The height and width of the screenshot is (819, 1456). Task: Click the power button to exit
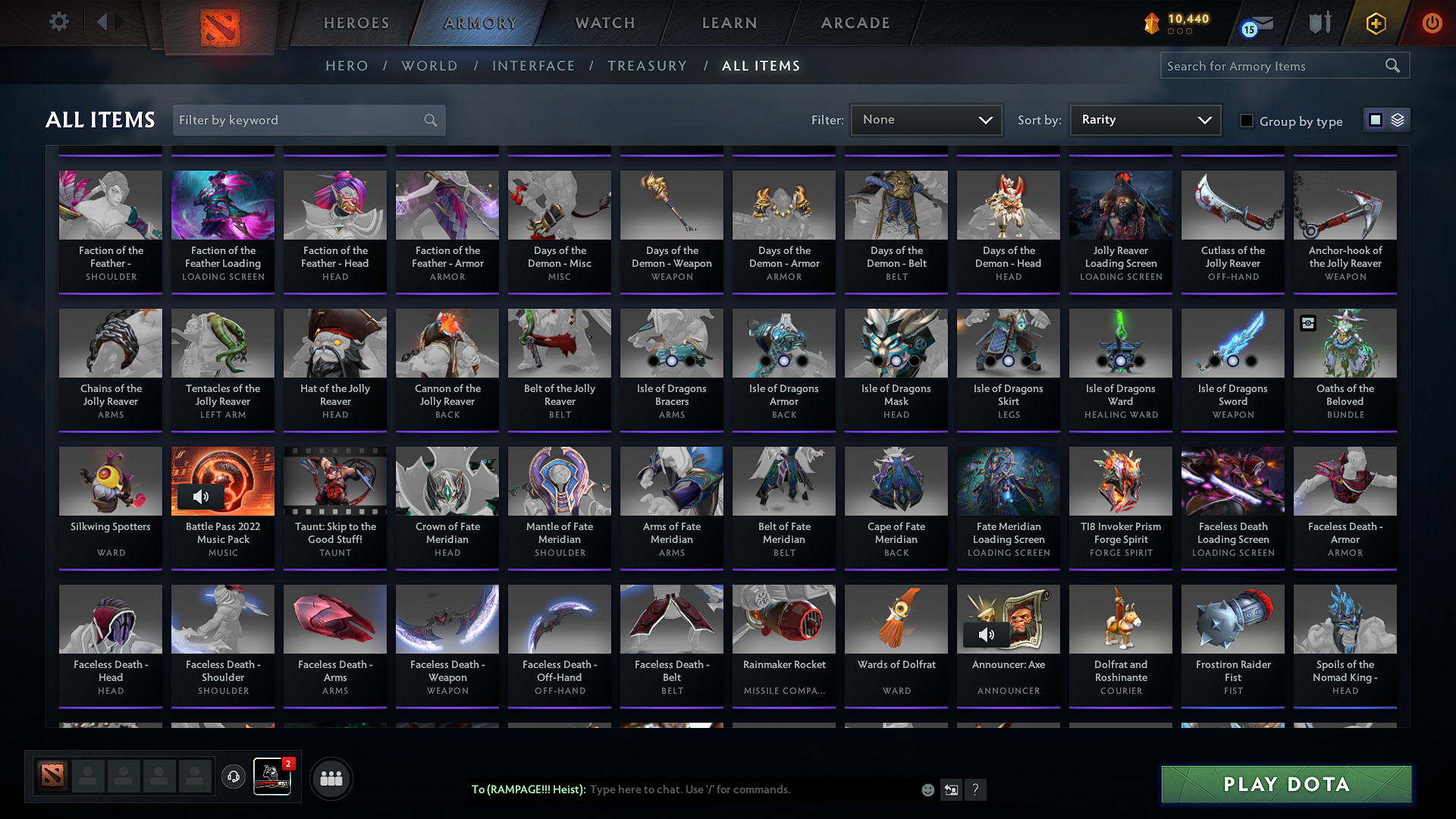click(x=1432, y=23)
